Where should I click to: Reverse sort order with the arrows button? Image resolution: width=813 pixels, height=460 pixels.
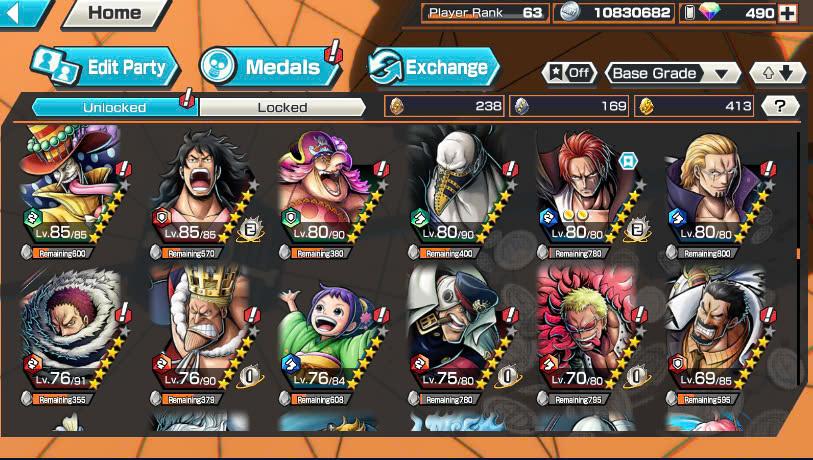pos(777,73)
